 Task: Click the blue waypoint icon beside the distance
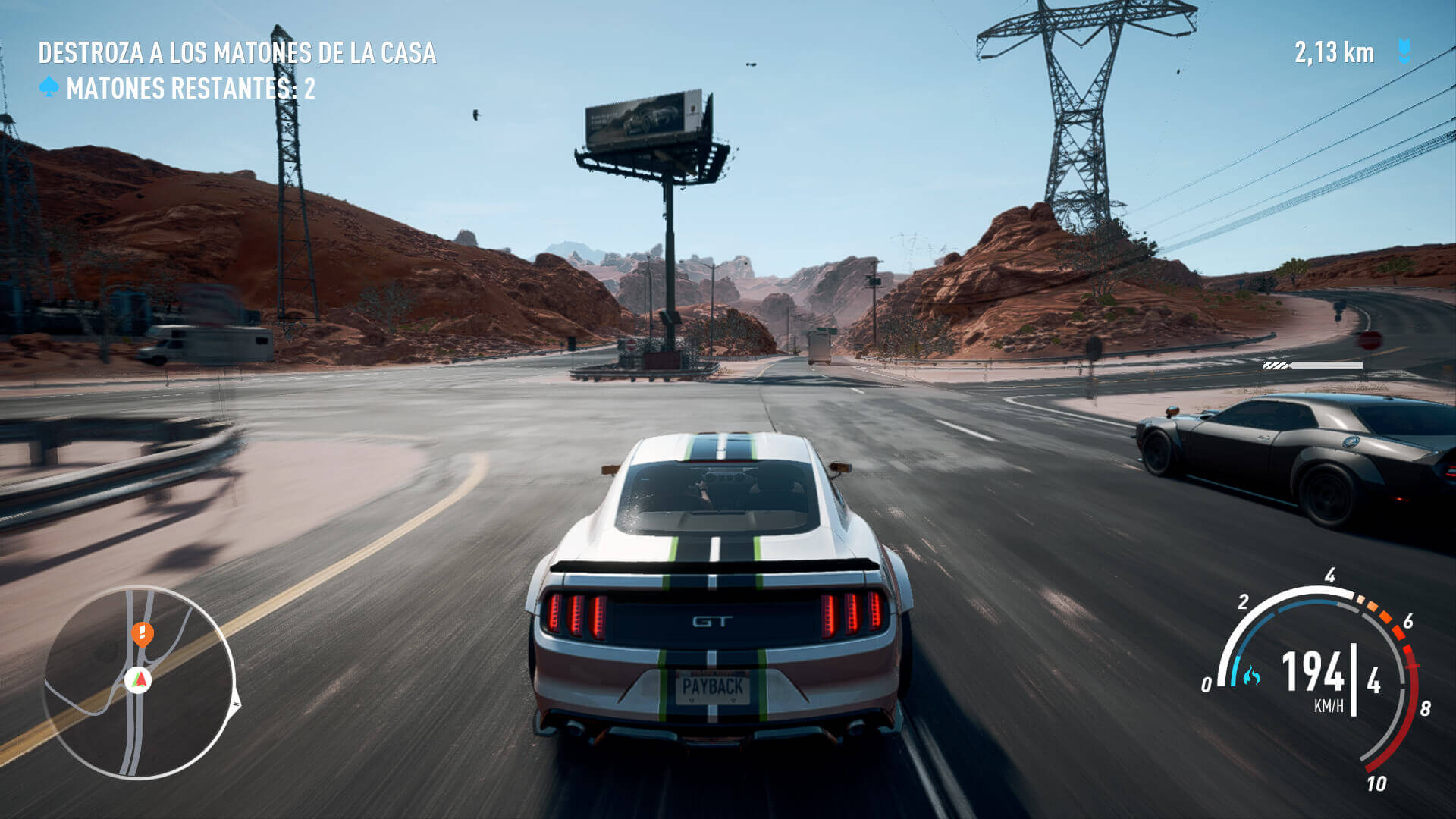click(1404, 52)
